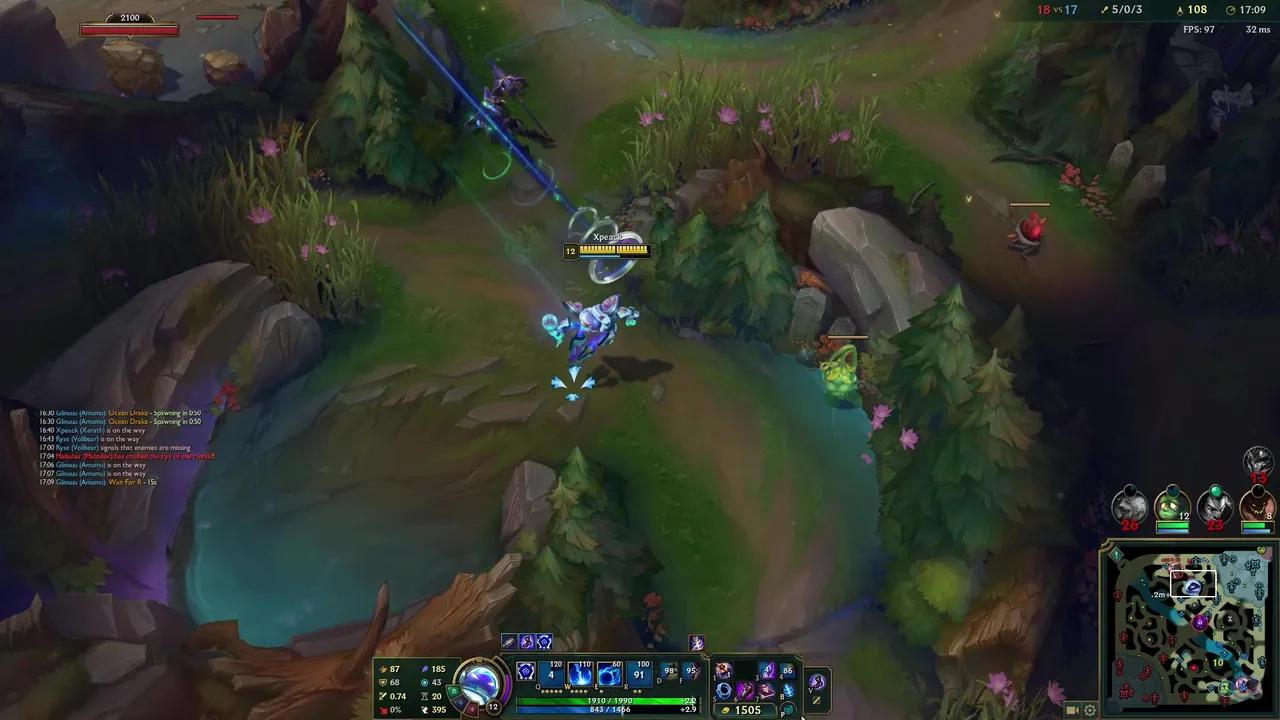Screen dimensions: 1280x720
Task: Click Amumu's ally portrait above the minimap
Action: 1172,506
